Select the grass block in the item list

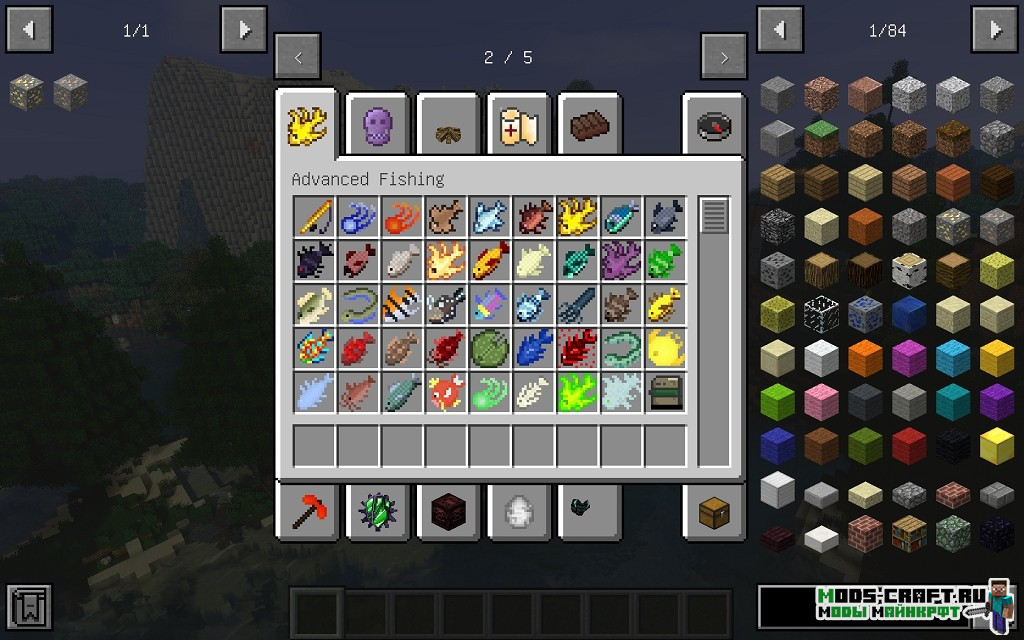pyautogui.click(x=821, y=139)
